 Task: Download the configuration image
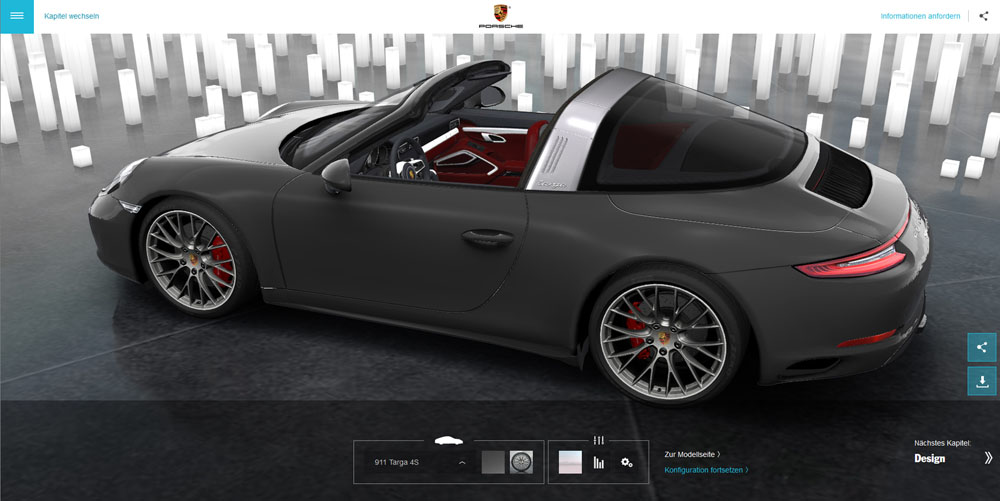click(x=981, y=381)
